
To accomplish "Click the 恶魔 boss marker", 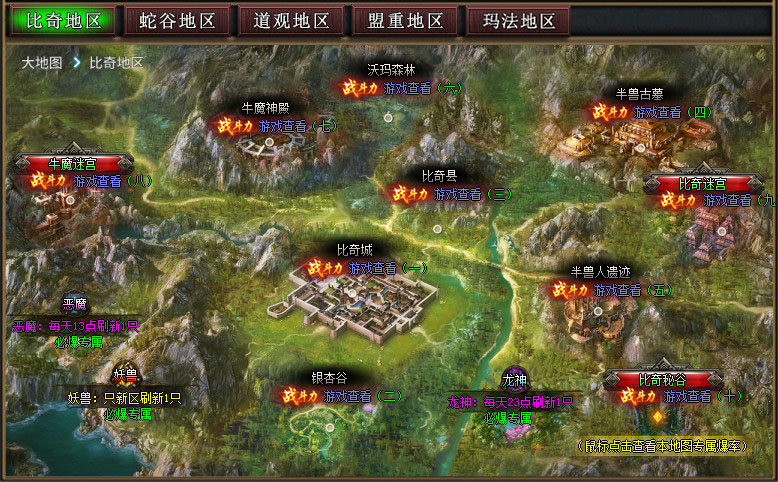I will pos(75,305).
